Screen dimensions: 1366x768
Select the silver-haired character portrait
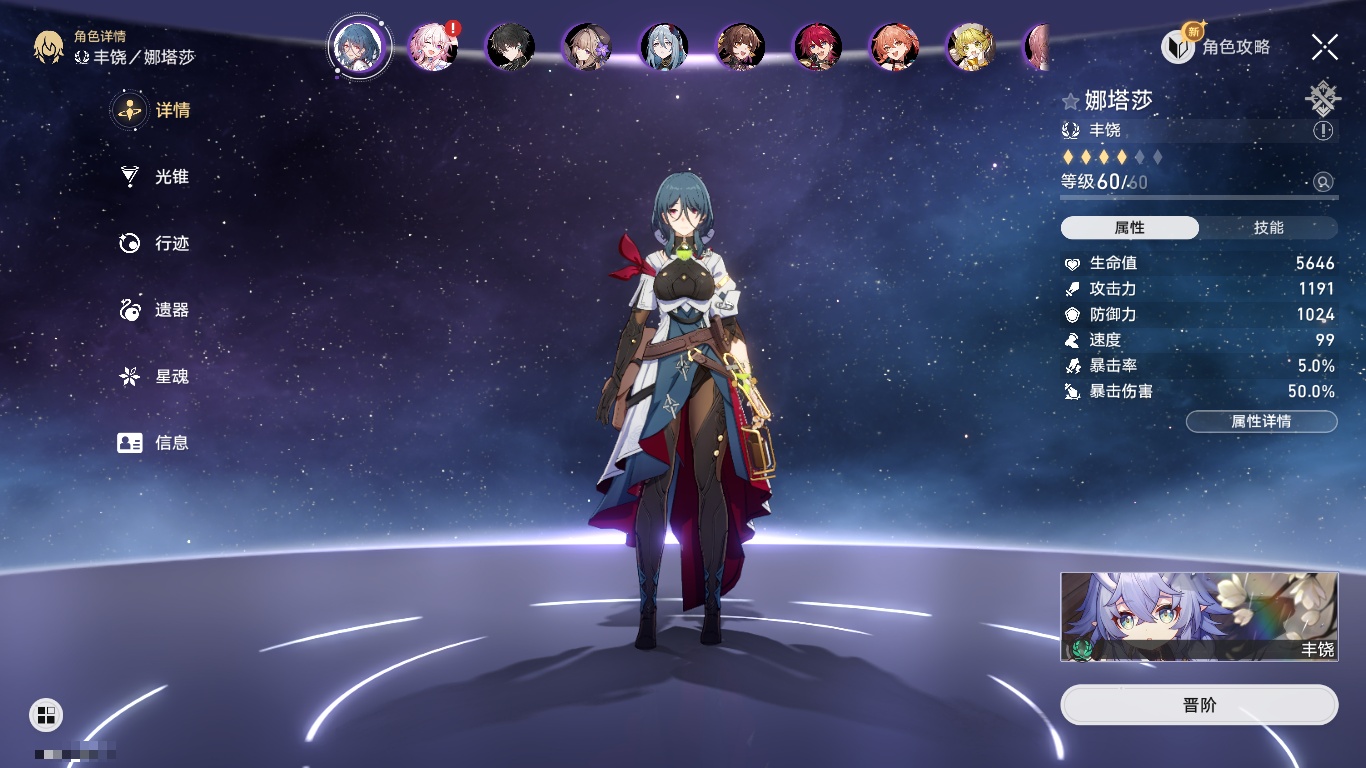coord(663,46)
